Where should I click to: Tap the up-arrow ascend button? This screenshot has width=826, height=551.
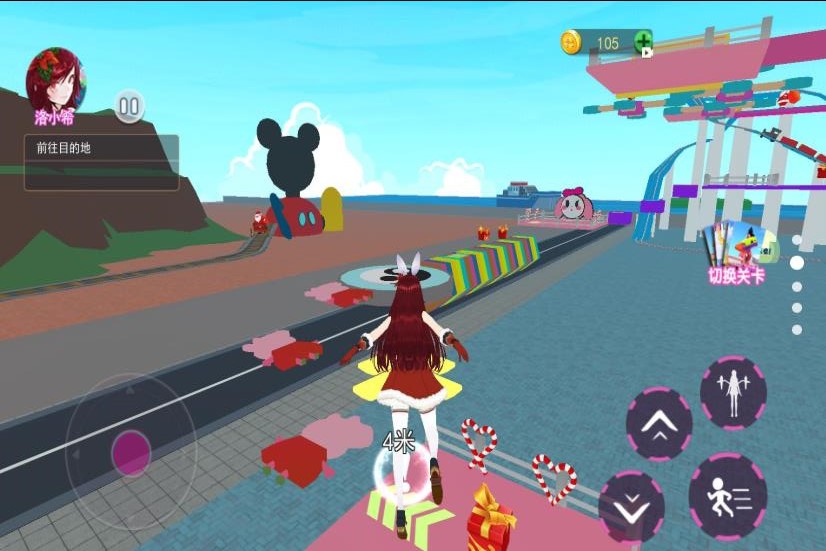(x=659, y=425)
